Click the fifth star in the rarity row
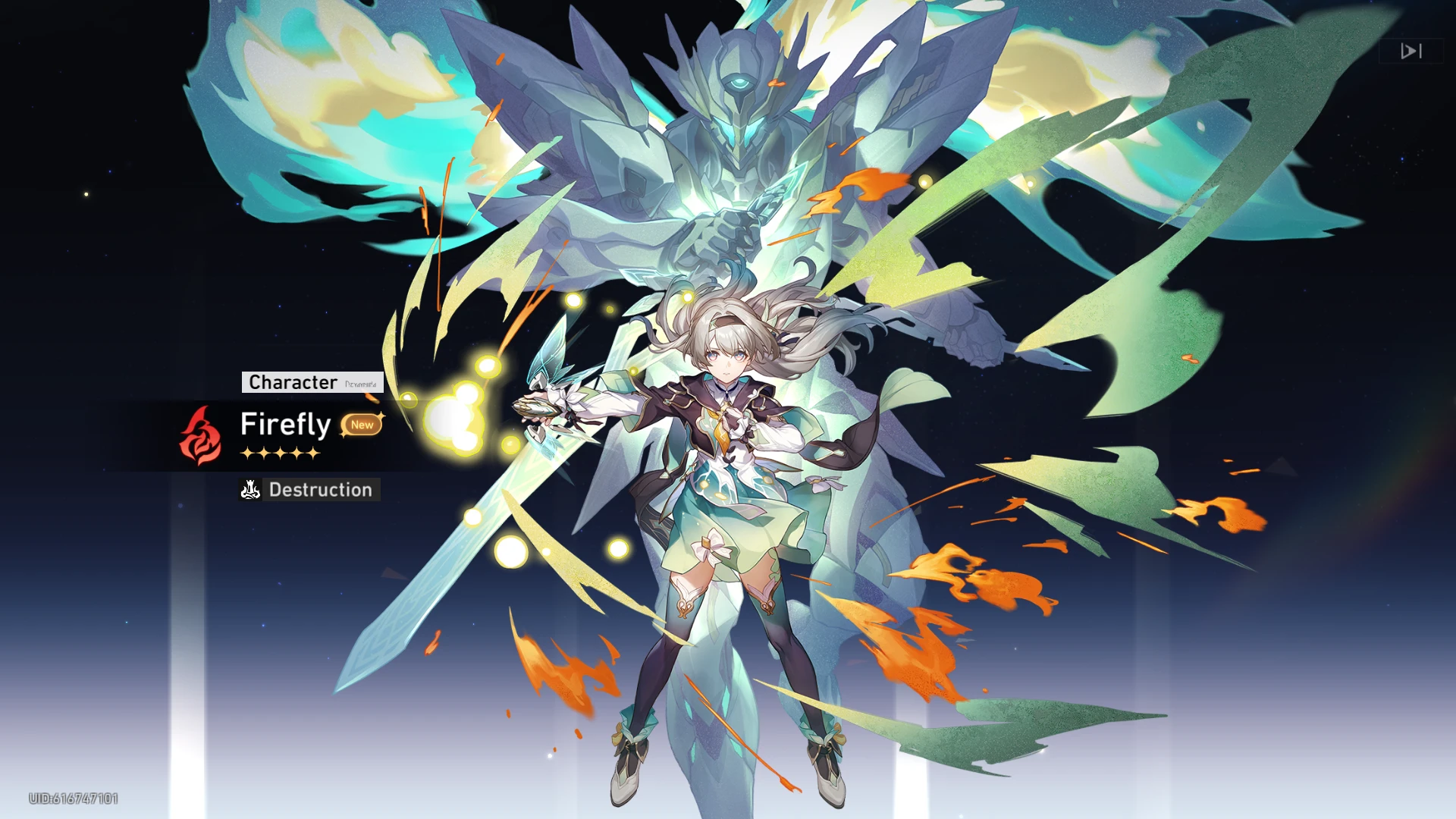The height and width of the screenshot is (819, 1456). pyautogui.click(x=312, y=451)
